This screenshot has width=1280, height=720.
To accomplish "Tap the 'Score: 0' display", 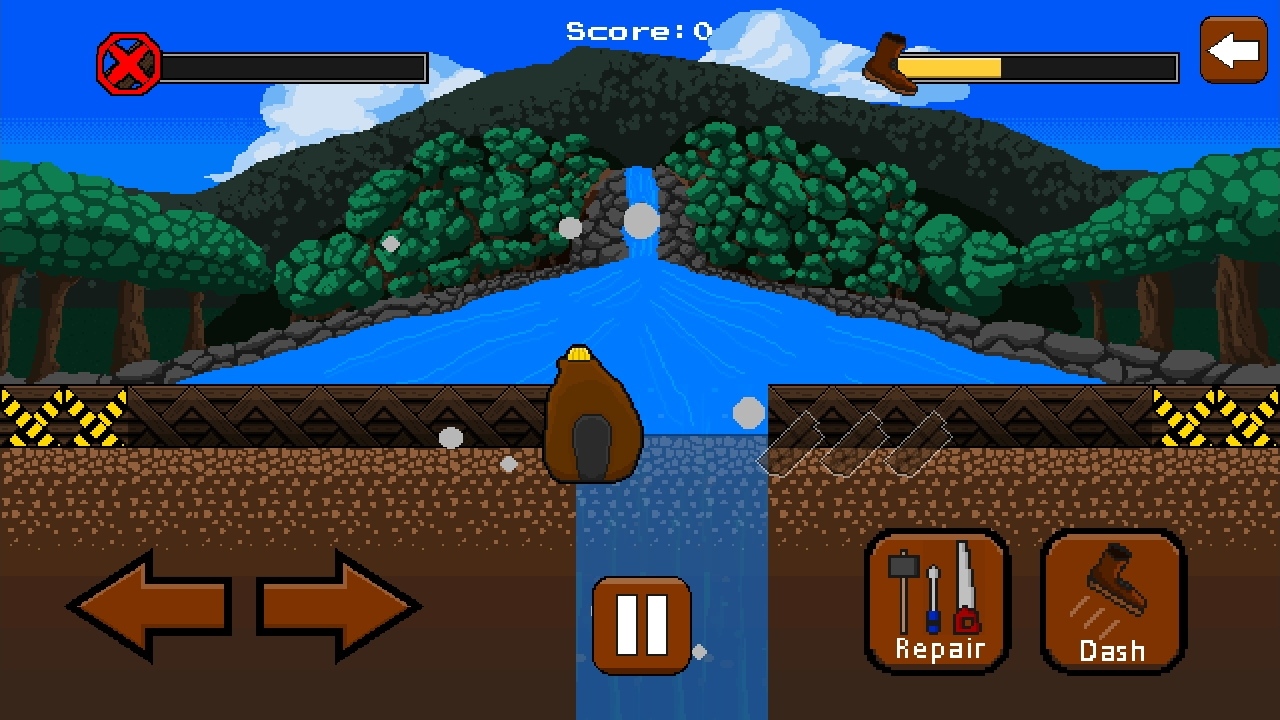I will coord(640,30).
